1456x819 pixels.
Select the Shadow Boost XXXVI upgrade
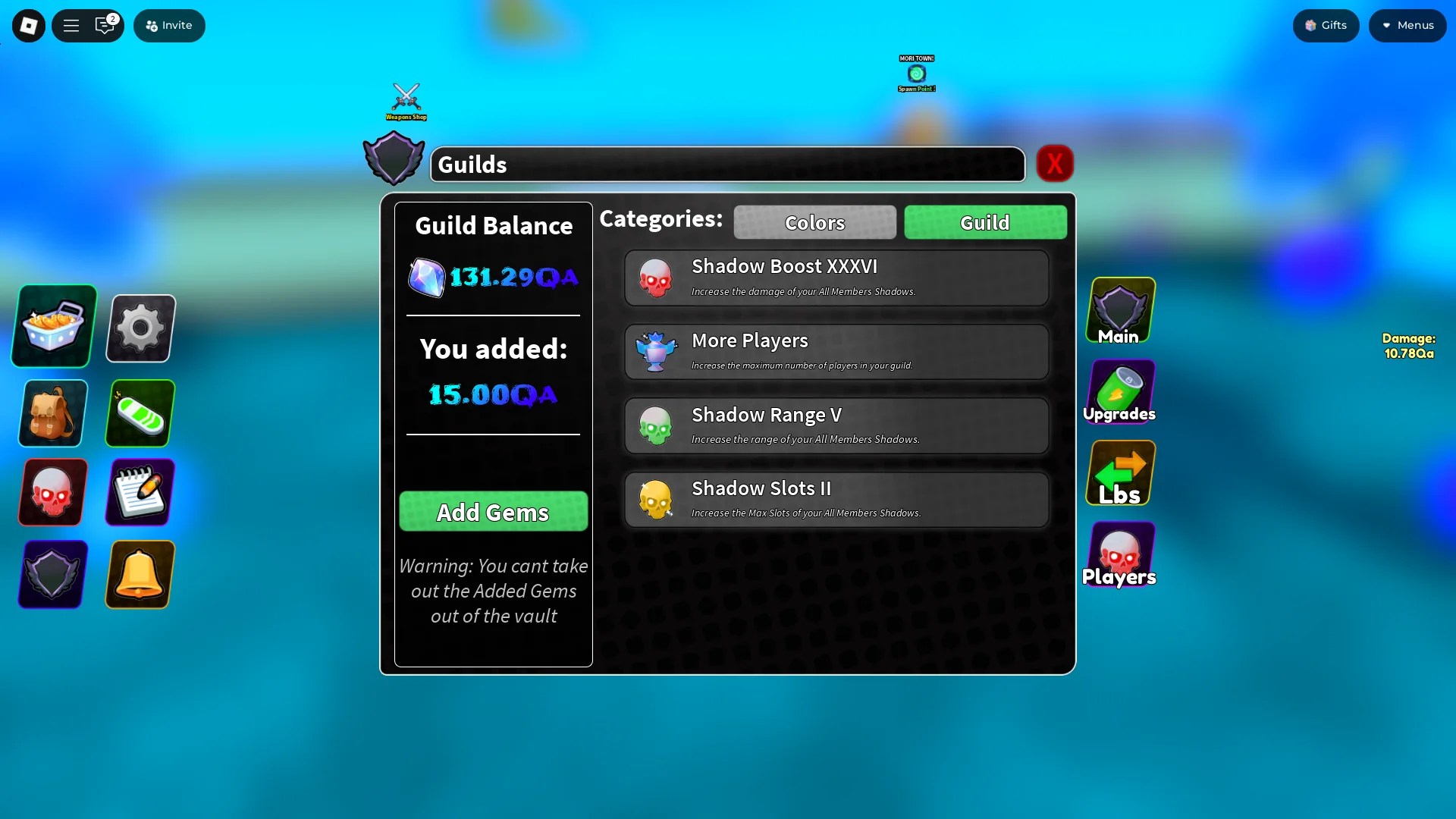[x=836, y=278]
